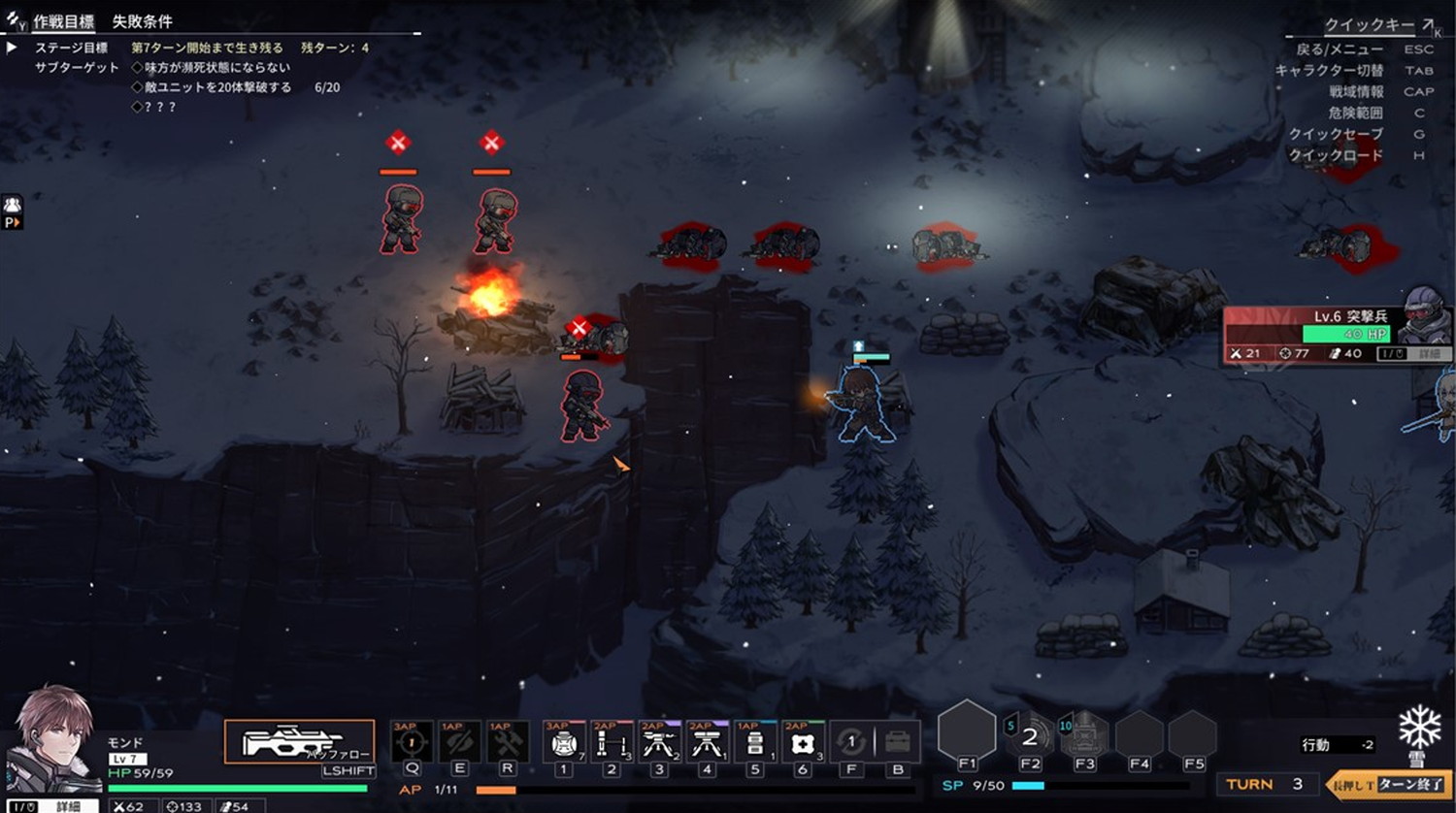
Task: Choose the canister item in slot 5
Action: (754, 743)
